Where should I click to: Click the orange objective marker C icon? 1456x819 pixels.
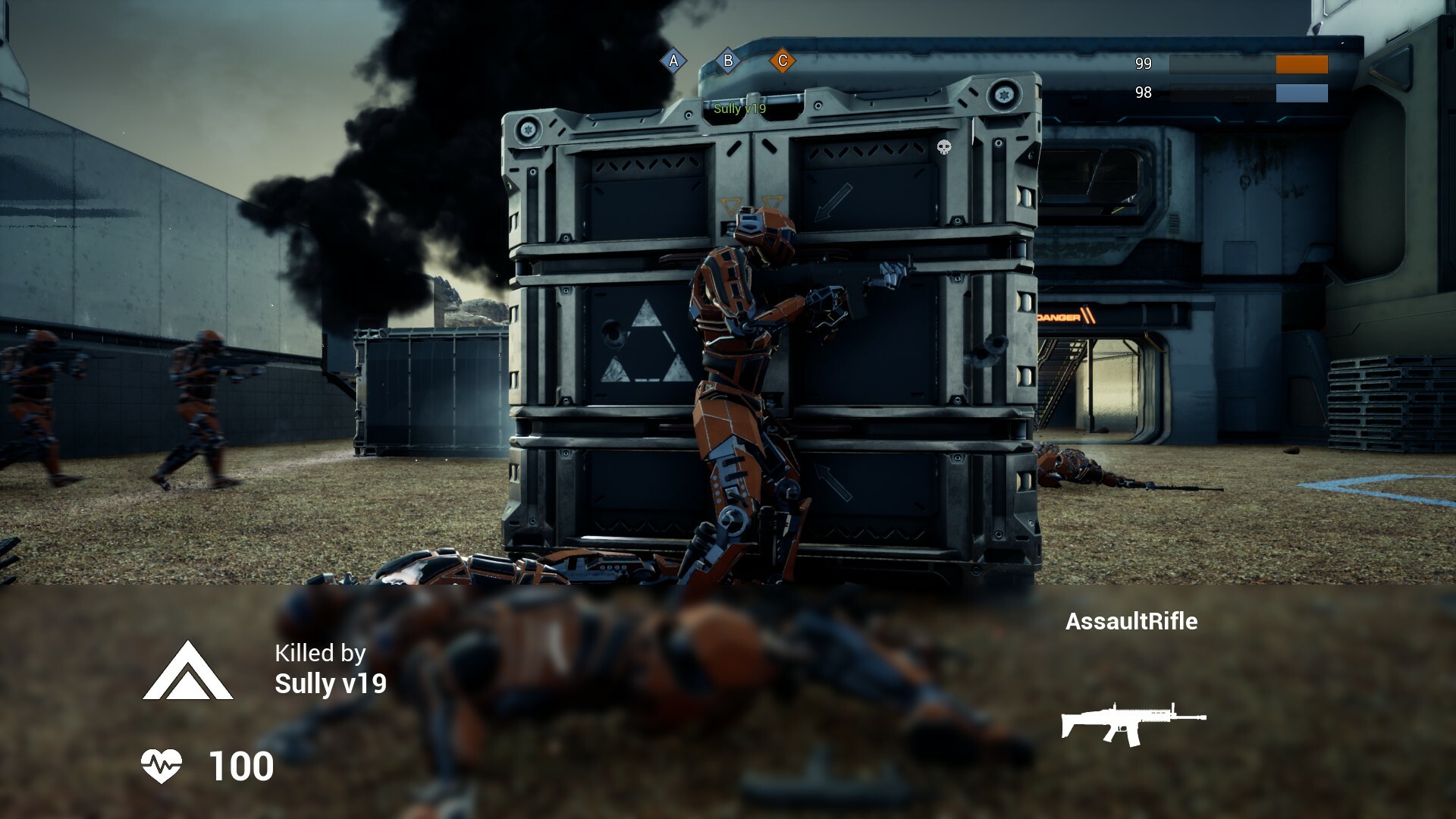coord(783,60)
